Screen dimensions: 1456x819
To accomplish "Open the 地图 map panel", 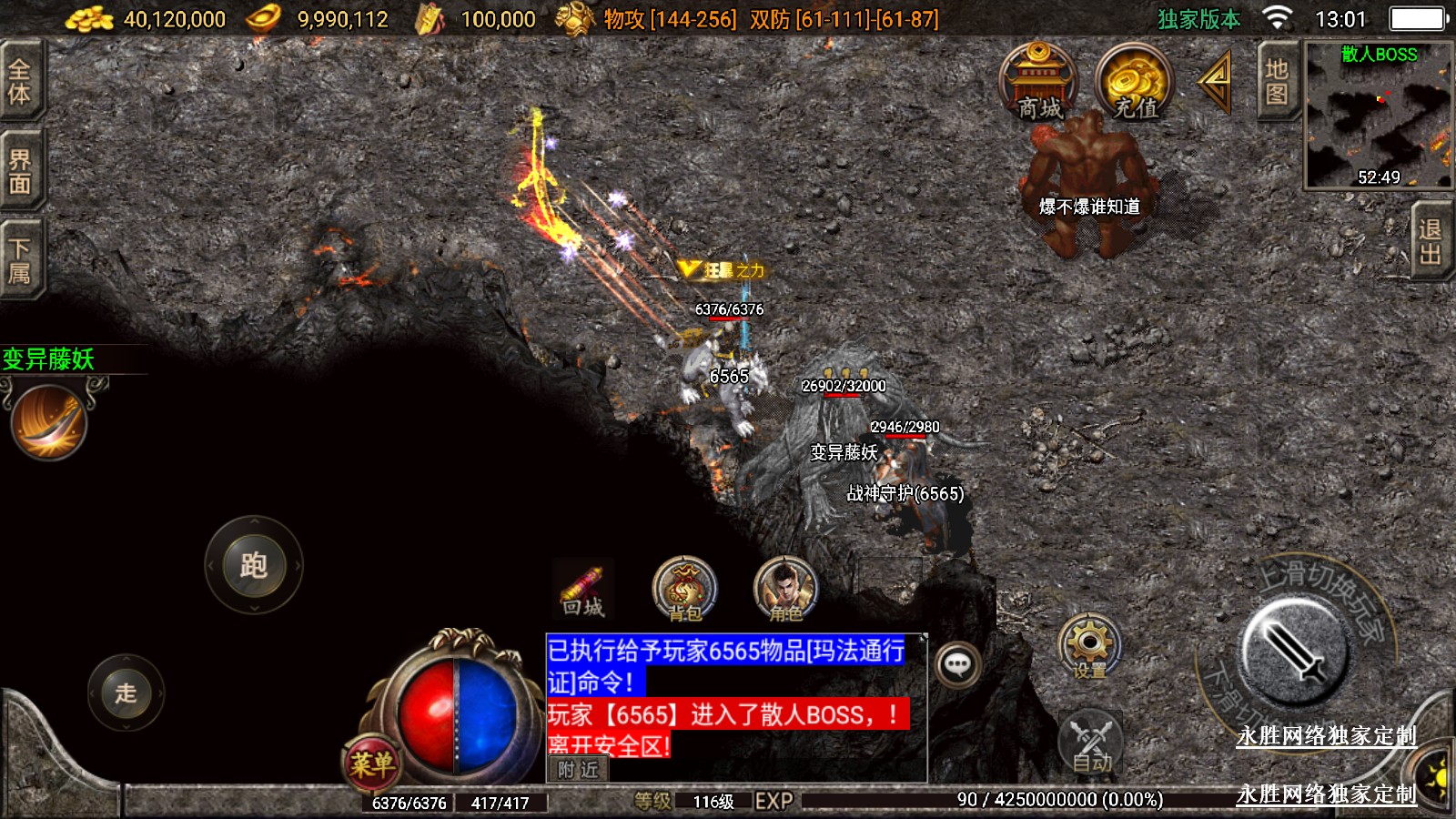I will point(1276,82).
